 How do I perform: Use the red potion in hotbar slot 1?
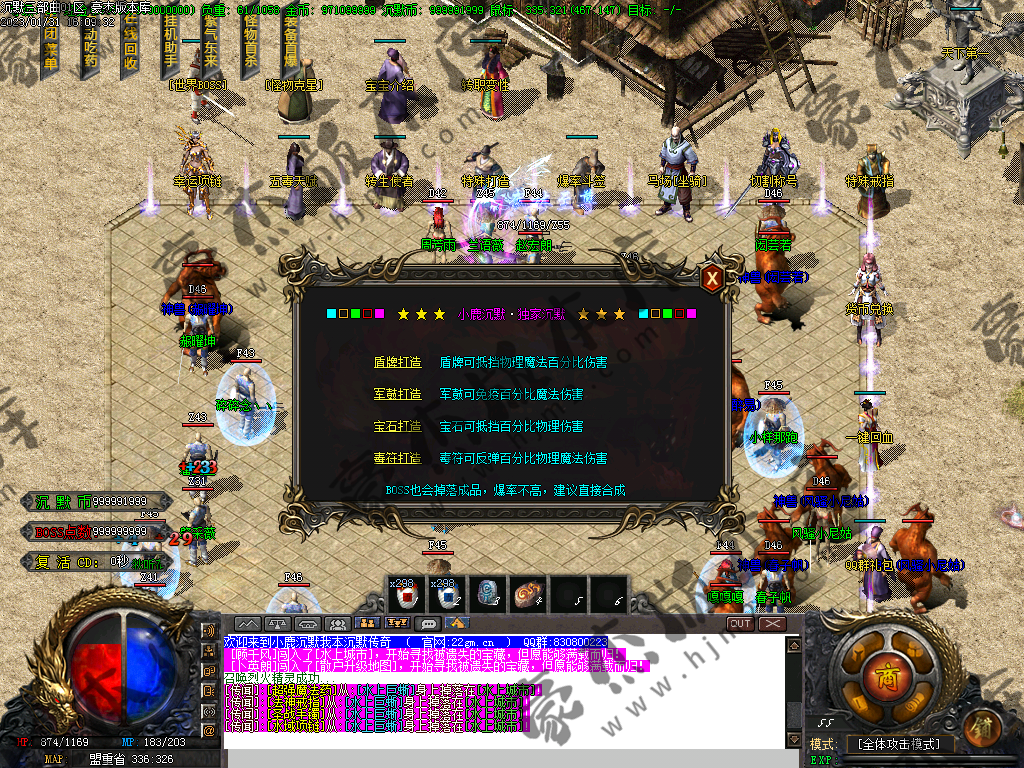pos(406,594)
